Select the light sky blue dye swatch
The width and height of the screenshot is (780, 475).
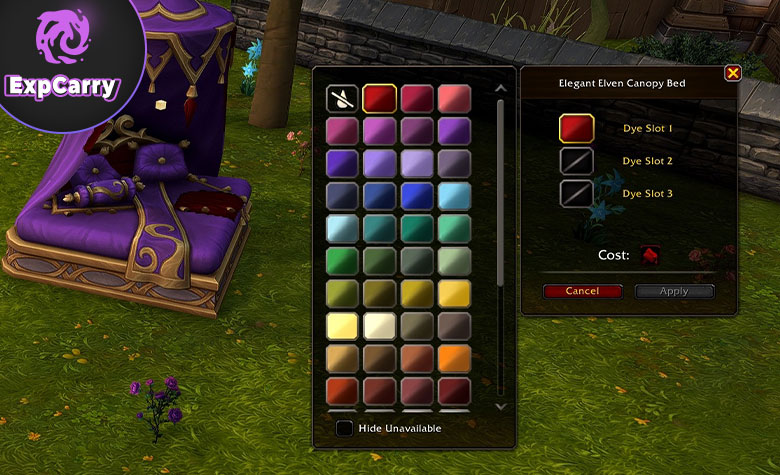(x=453, y=195)
